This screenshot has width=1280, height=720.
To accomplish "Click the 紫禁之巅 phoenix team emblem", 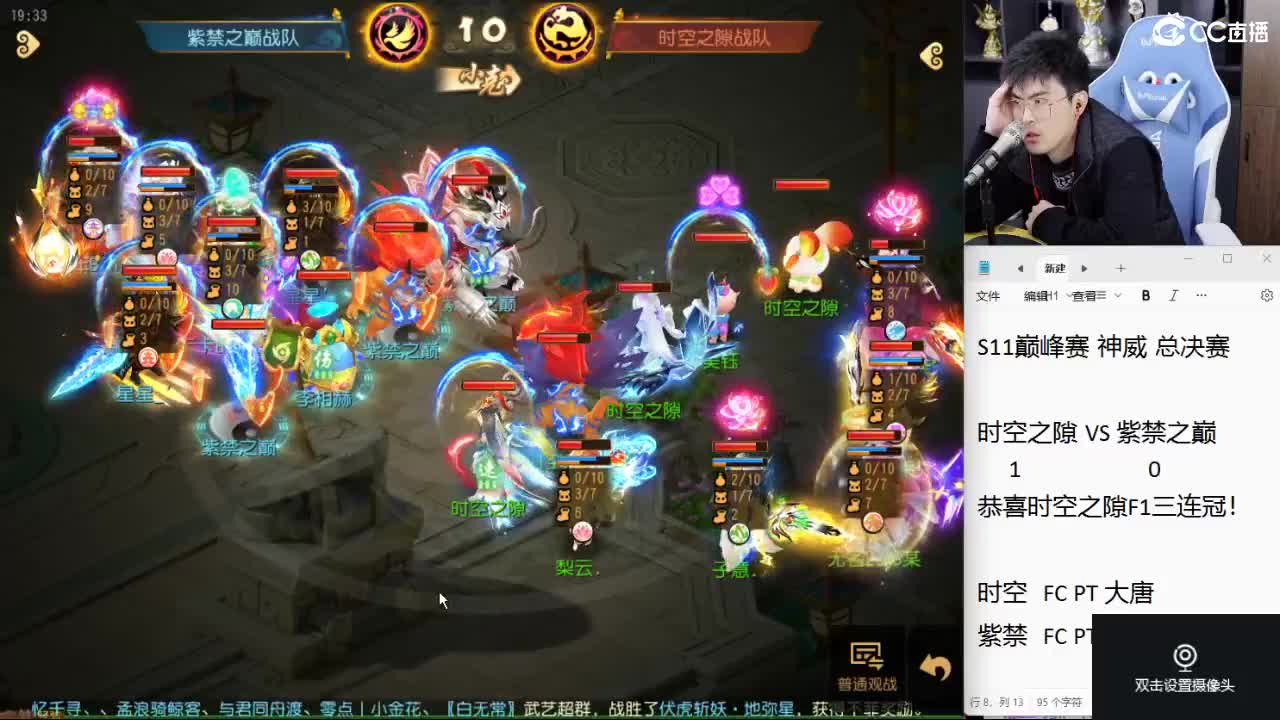I will [400, 31].
